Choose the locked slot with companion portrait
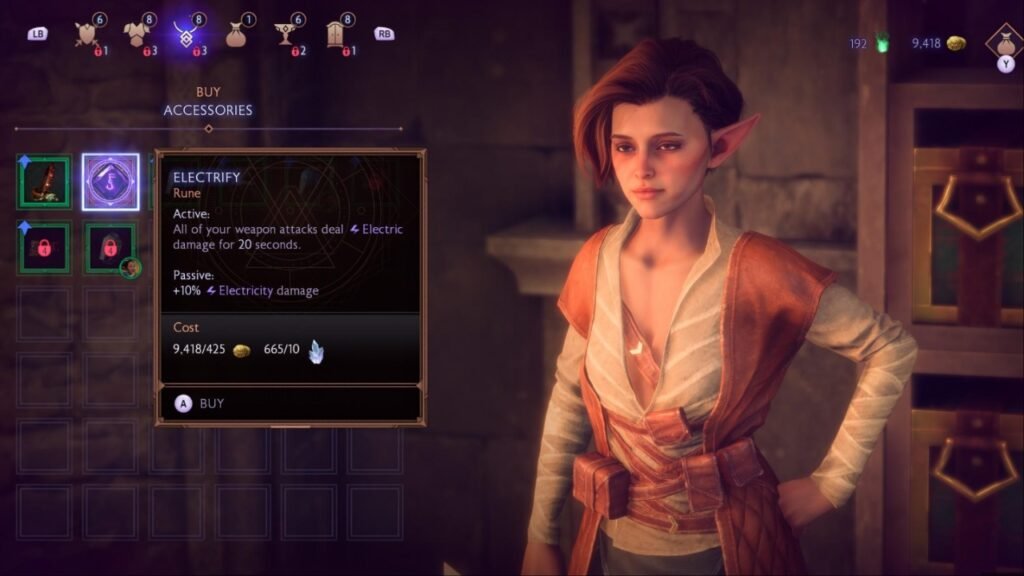 click(110, 248)
